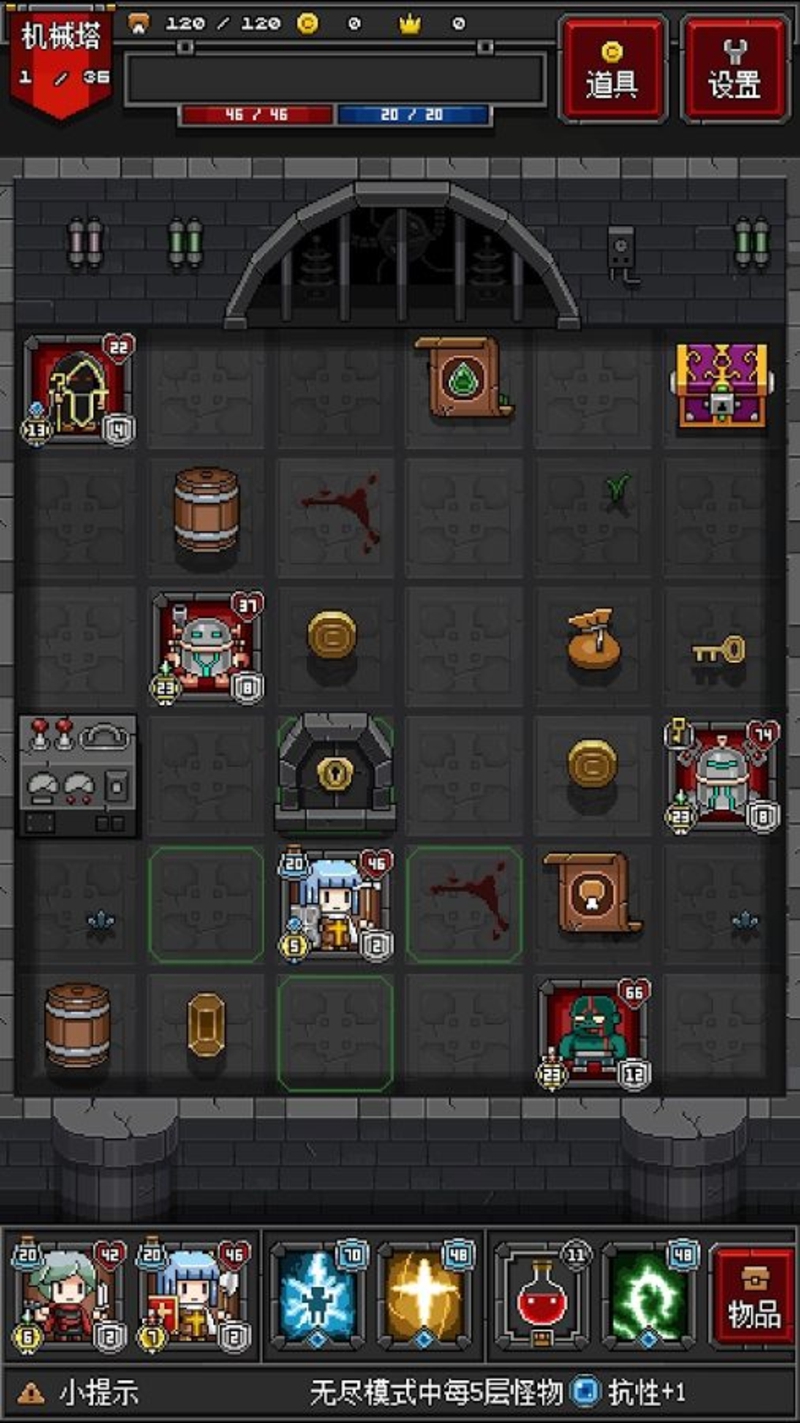Activate the lever control panel tile
This screenshot has height=1423, width=800.
[77, 775]
